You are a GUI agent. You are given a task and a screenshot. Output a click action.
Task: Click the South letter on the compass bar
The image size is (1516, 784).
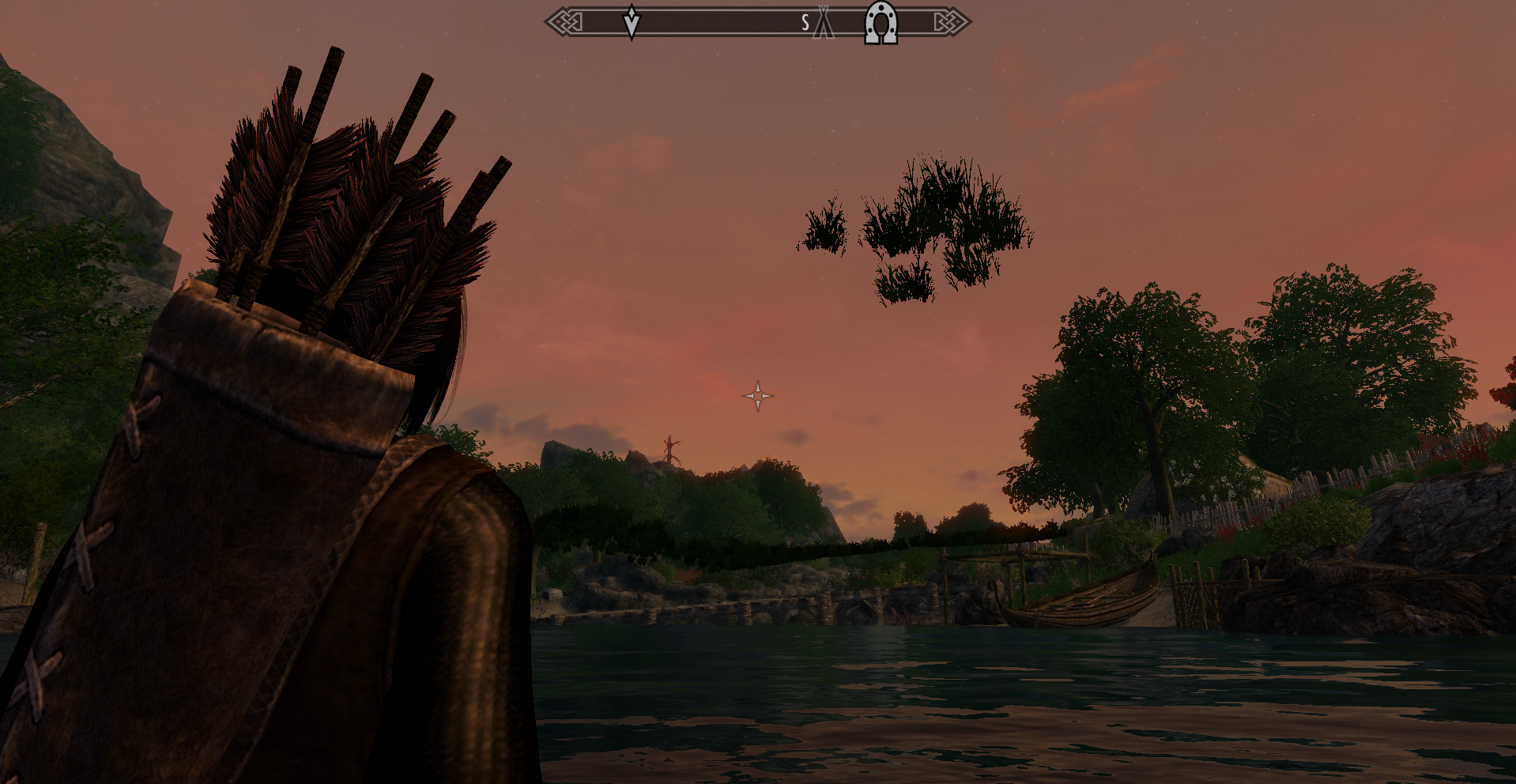(x=805, y=23)
